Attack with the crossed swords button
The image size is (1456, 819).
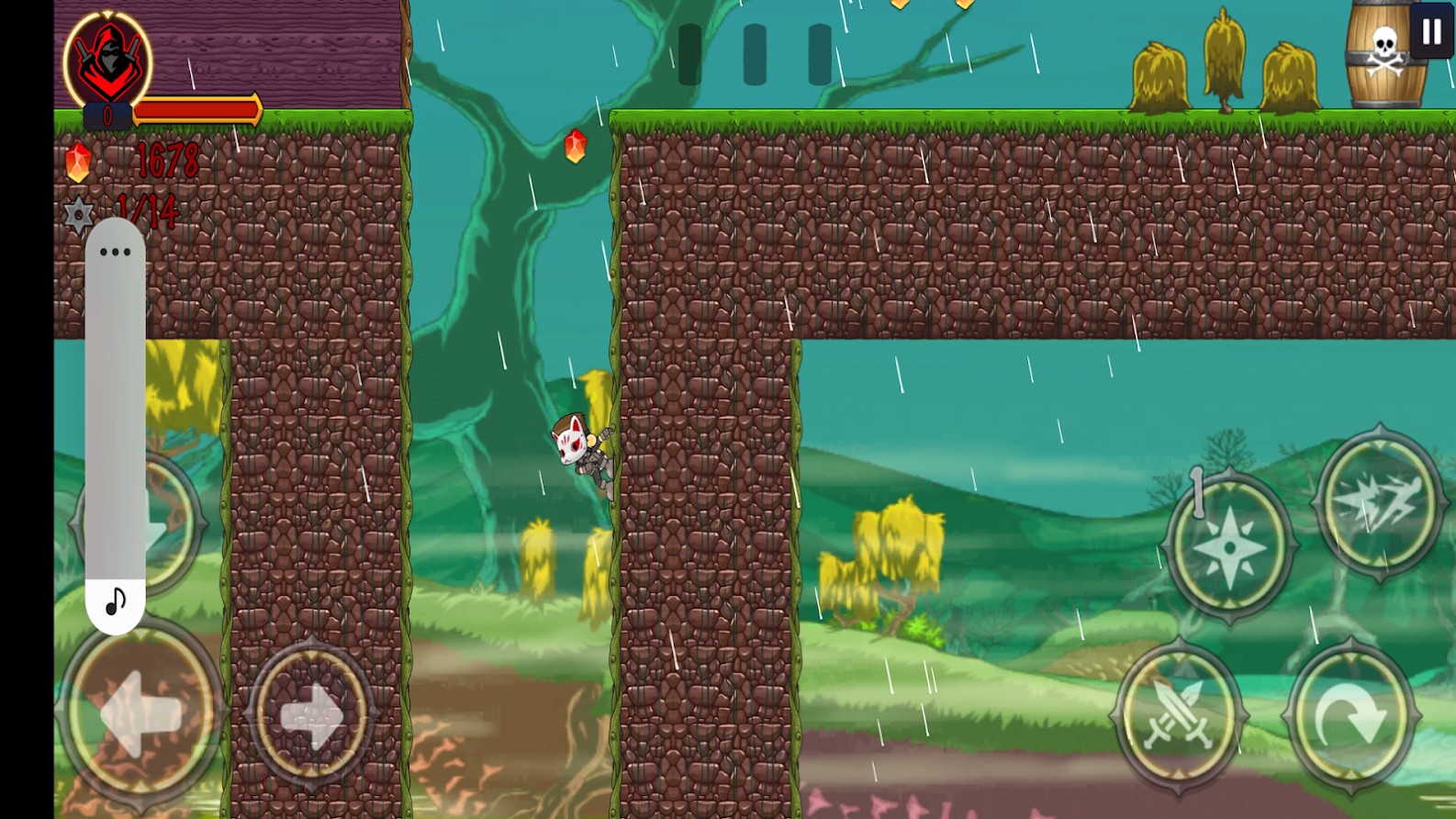coord(1179,714)
